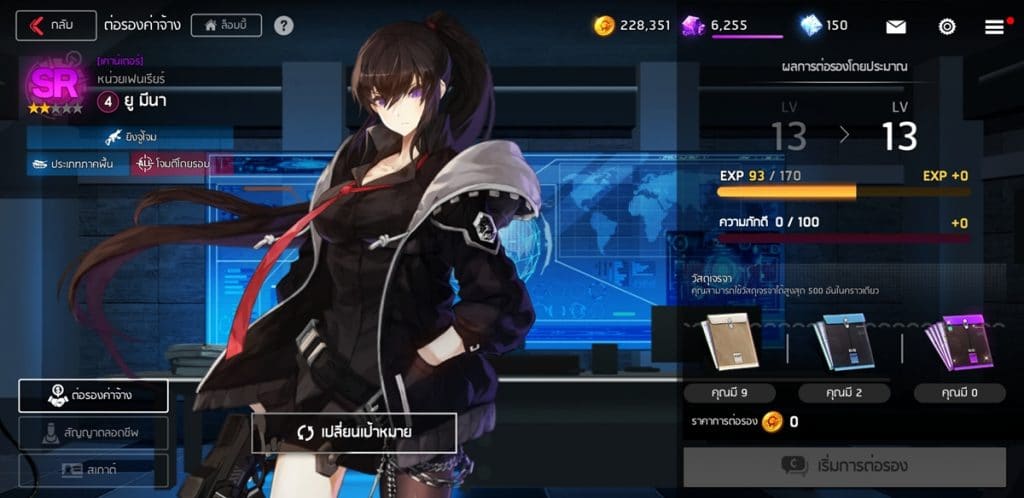Tap the blue diamond currency counter
Image resolution: width=1024 pixels, height=498 pixels.
pos(824,26)
